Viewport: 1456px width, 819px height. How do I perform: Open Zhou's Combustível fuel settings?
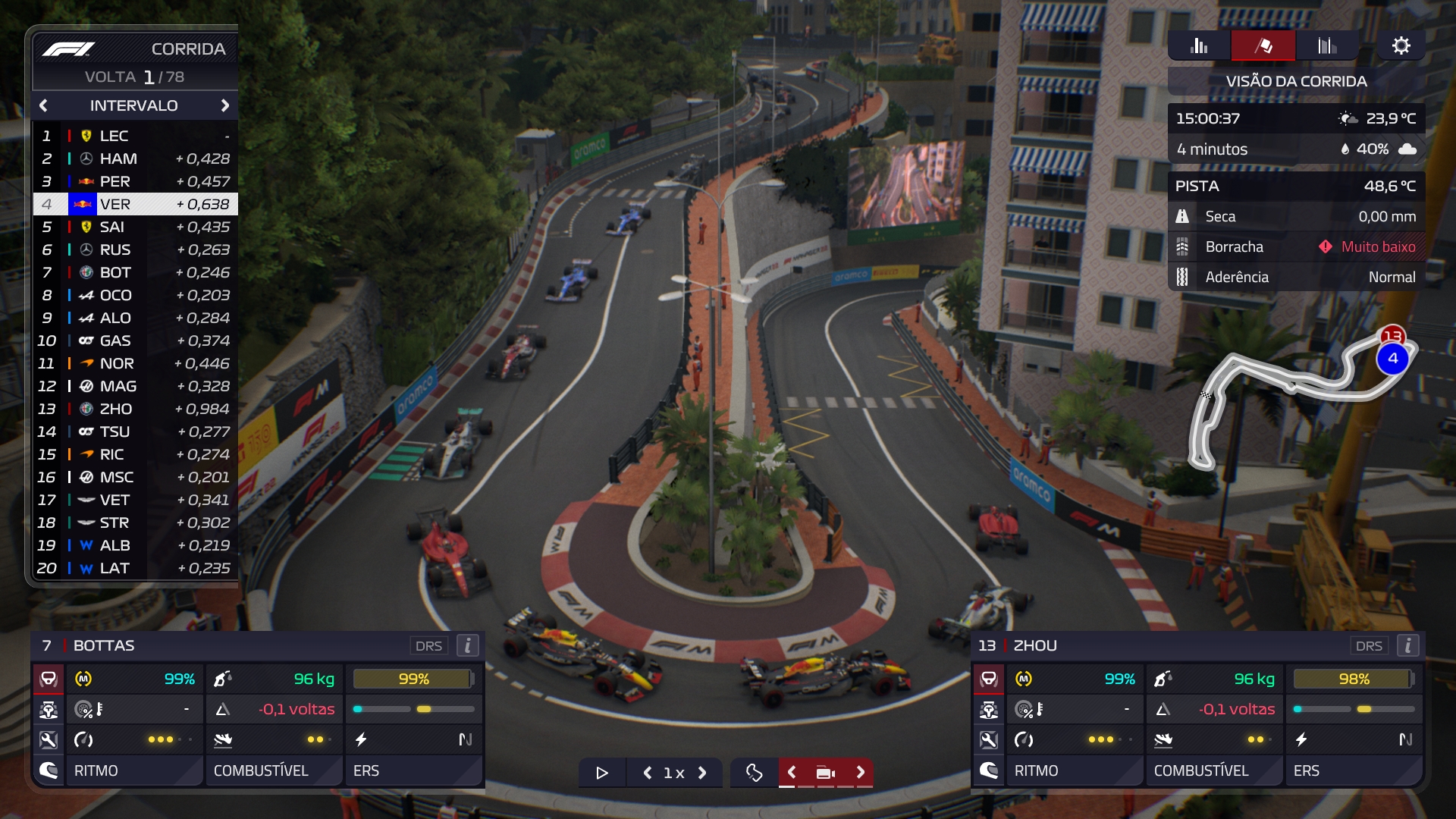coord(1201,770)
